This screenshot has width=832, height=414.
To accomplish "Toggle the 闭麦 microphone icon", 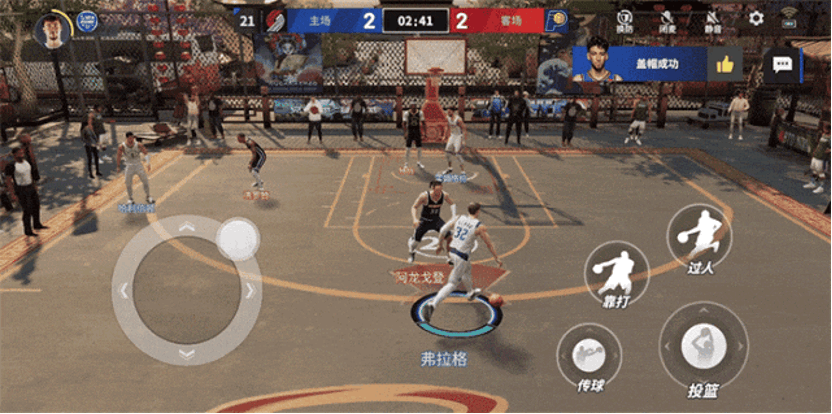I will click(x=667, y=19).
